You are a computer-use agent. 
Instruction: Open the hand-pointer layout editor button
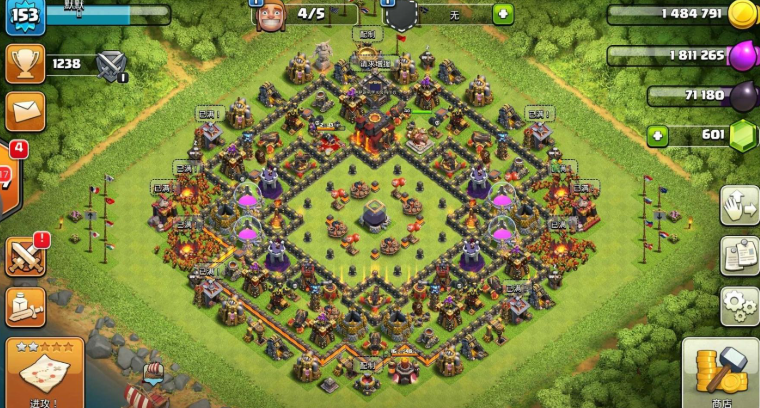click(738, 205)
